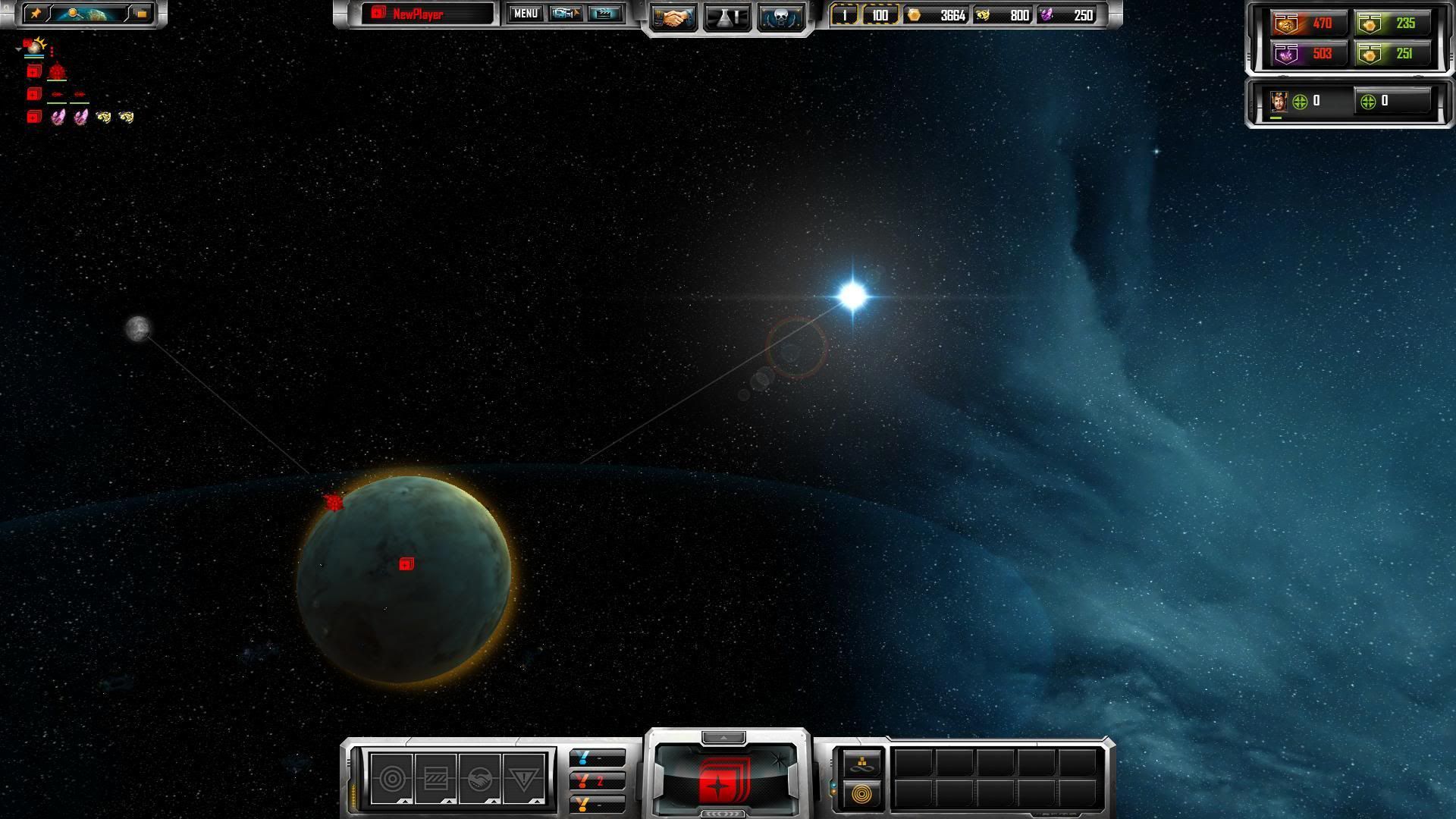Image resolution: width=1456 pixels, height=819 pixels.
Task: Click the red metal market price 470
Action: coord(1308,24)
